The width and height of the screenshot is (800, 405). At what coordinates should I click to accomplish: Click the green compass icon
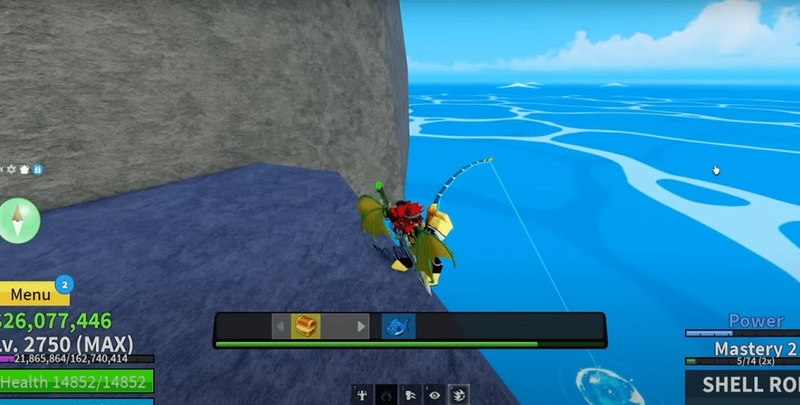coord(20,219)
